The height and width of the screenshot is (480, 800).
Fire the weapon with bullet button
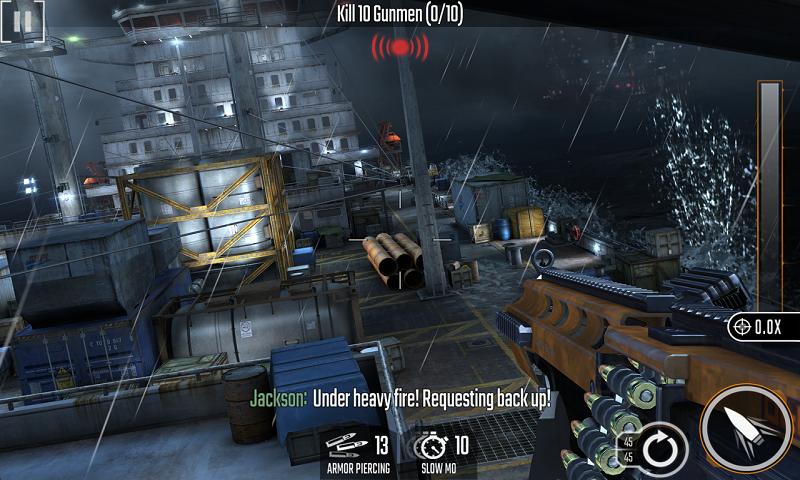click(x=746, y=430)
